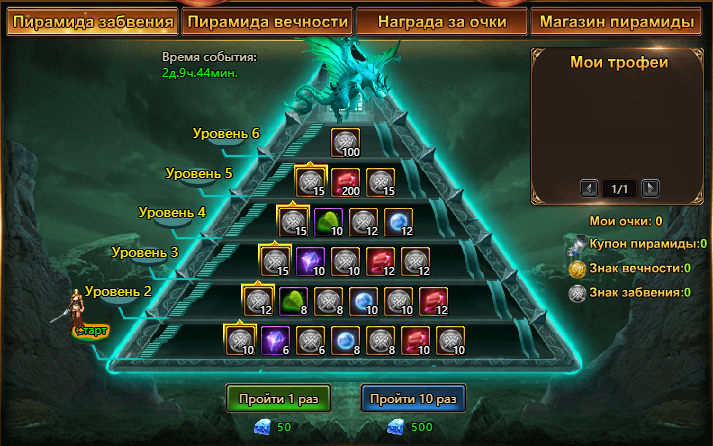This screenshot has width=713, height=446.
Task: Open the Пирамида вечности tab
Action: 268,21
